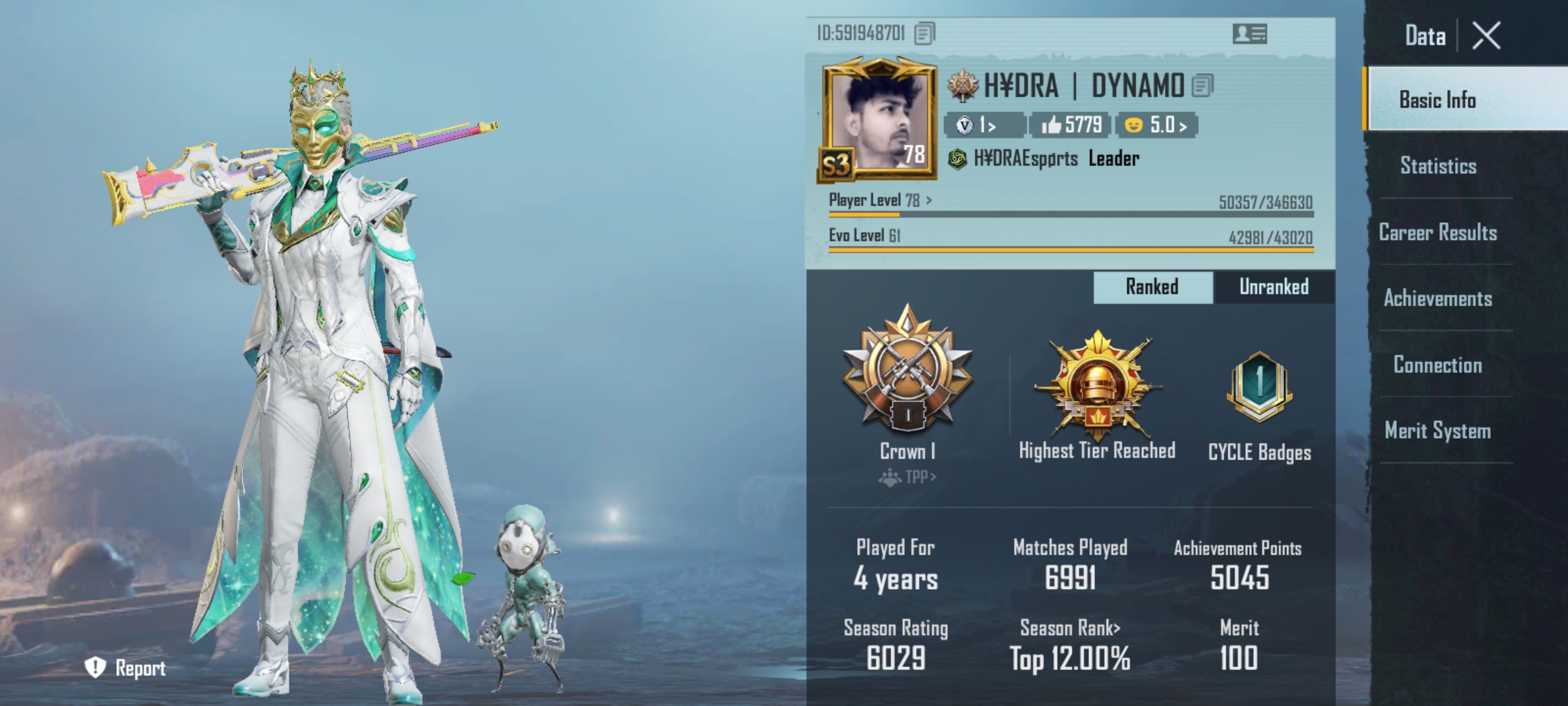Open the Basic Info tab
The width and height of the screenshot is (1568, 706).
[1437, 100]
